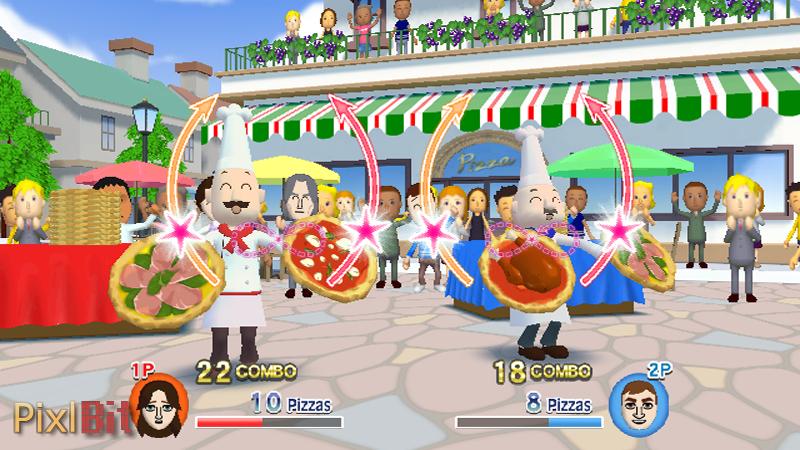
Task: Select the 2P player Mii portrait
Action: pyautogui.click(x=632, y=403)
